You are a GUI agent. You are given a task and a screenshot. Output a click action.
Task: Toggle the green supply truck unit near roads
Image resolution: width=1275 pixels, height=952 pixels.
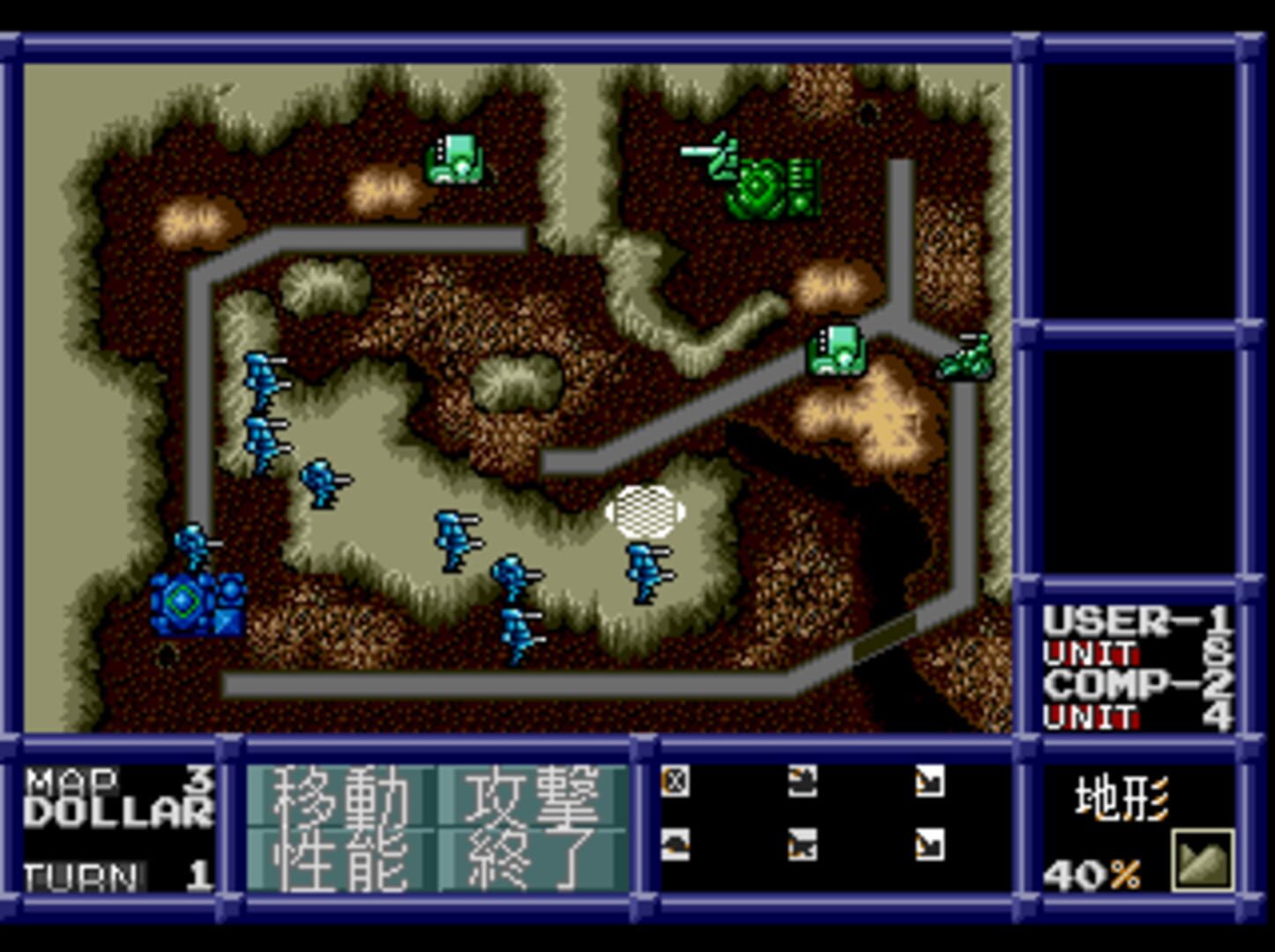[836, 351]
